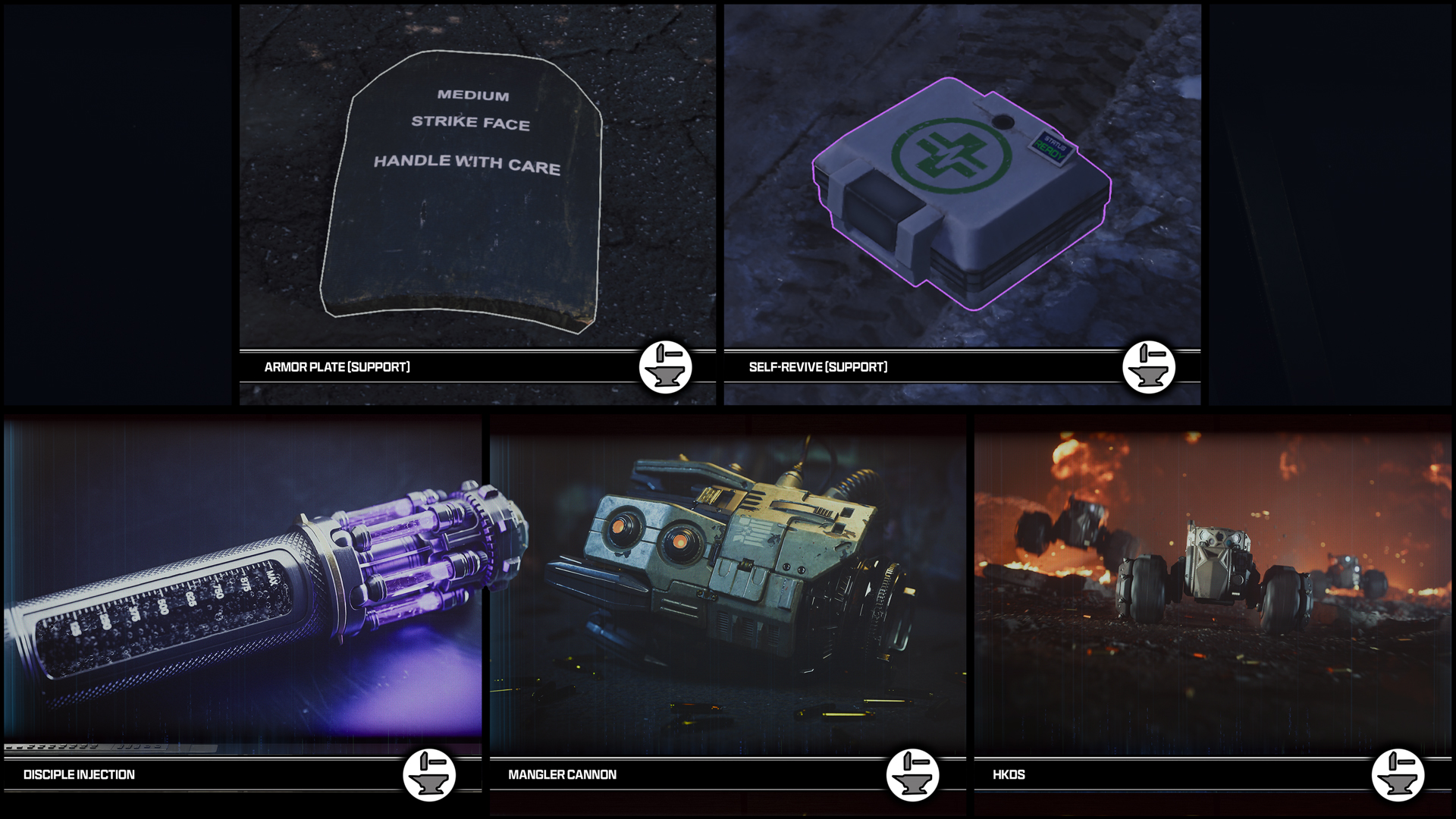
Task: Select the HKOS text label
Action: click(1008, 775)
